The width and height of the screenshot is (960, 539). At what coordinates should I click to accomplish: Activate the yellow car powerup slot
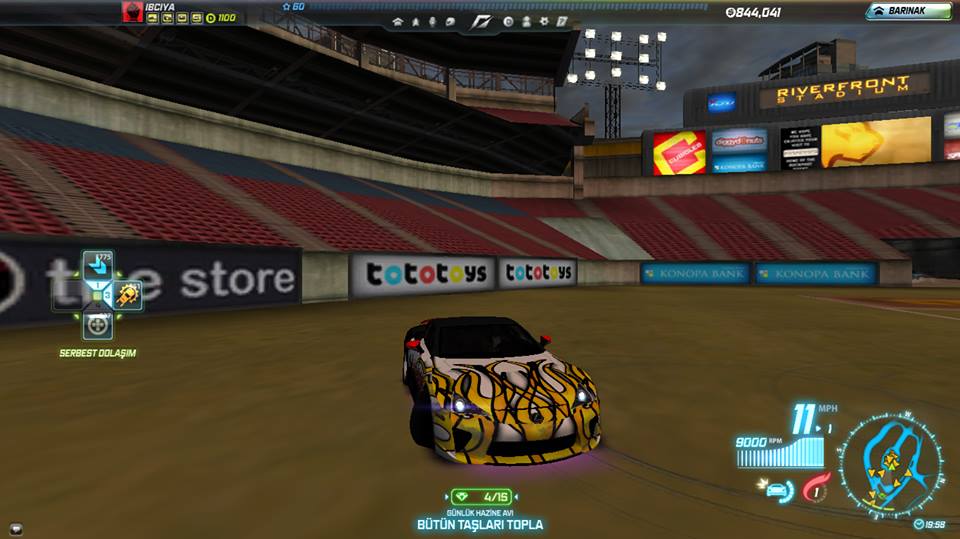[x=127, y=294]
